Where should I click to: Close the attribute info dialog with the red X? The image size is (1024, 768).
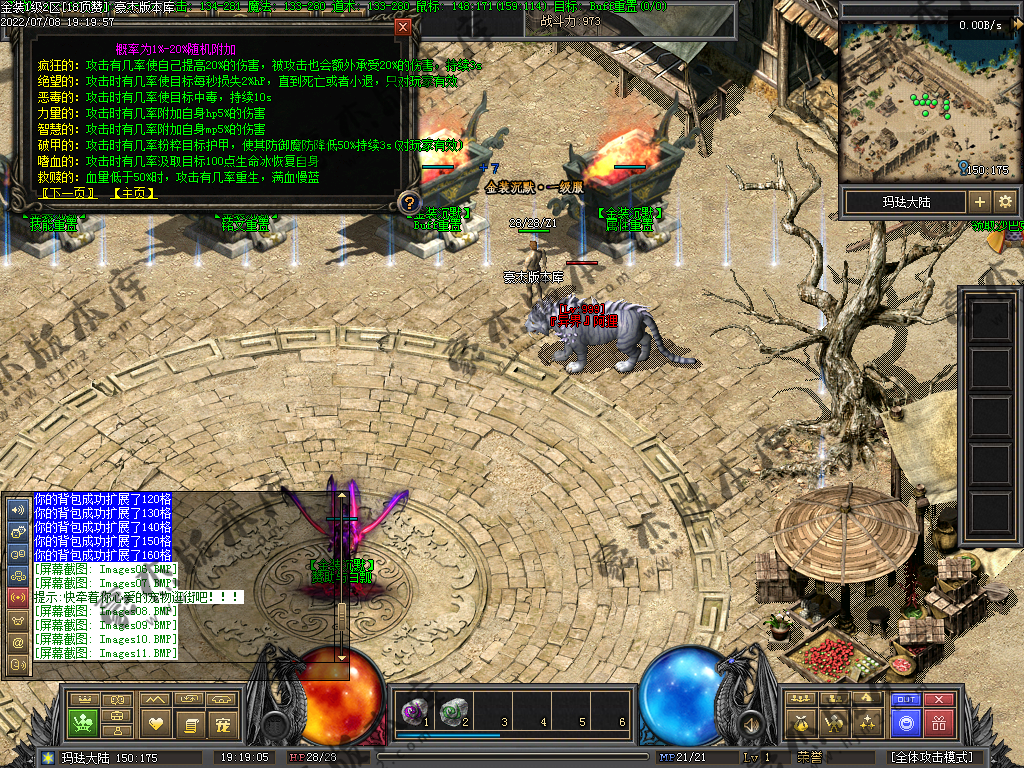[x=403, y=27]
